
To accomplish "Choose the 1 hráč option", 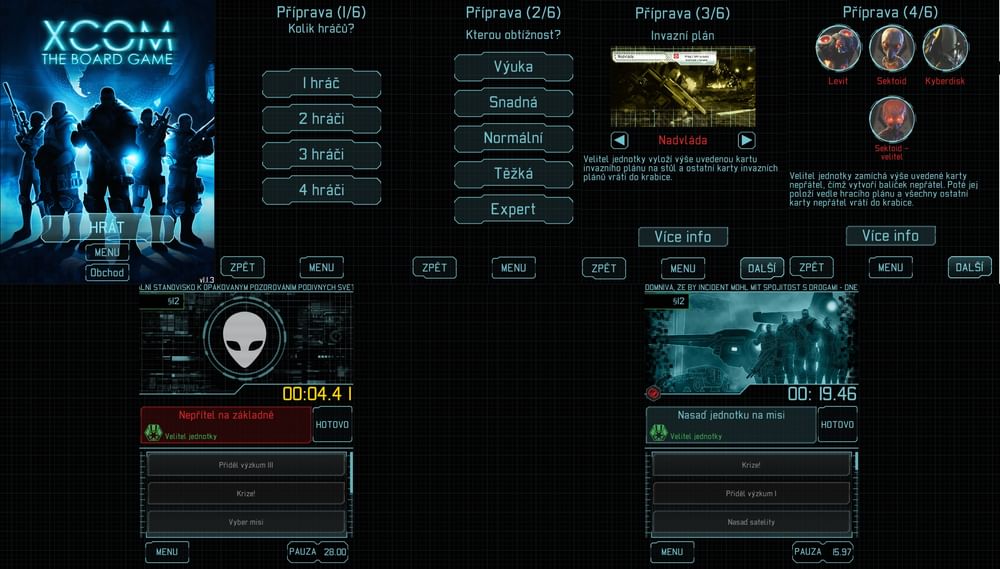I will (321, 84).
